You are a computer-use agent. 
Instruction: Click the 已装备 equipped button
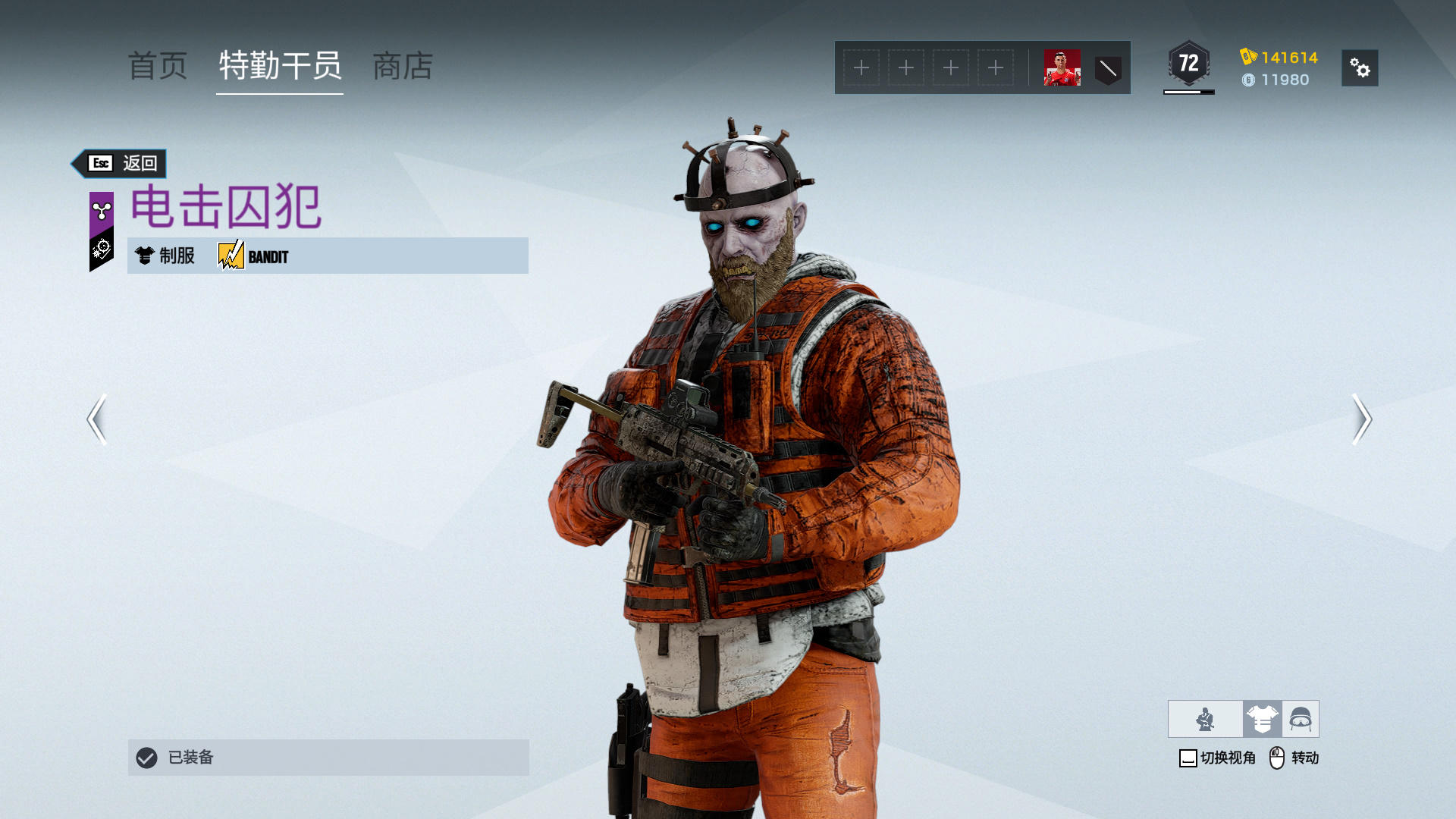tap(328, 757)
